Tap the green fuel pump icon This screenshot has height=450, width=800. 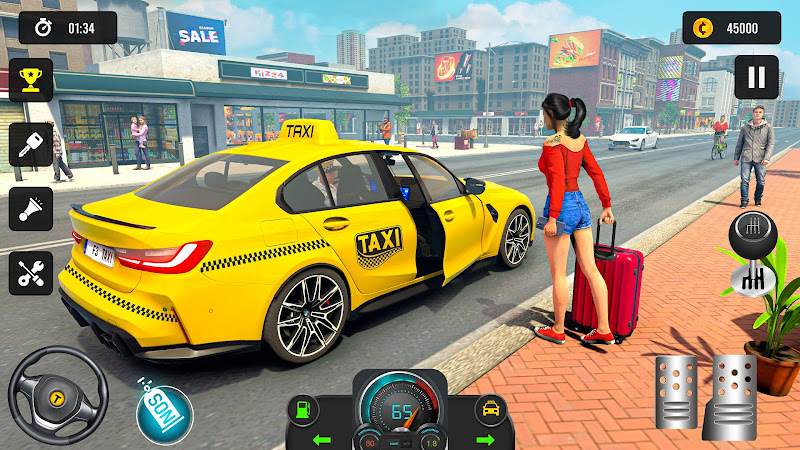pos(300,410)
